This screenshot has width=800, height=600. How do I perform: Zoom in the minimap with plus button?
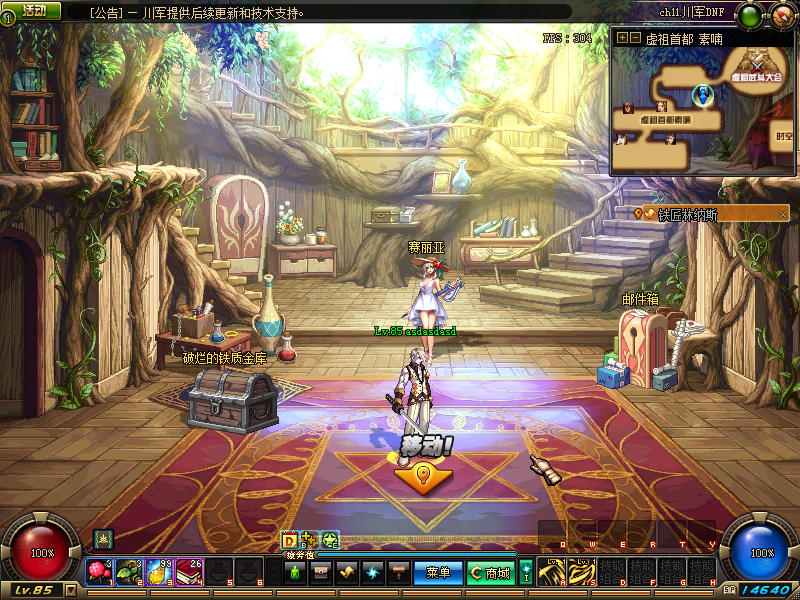(622, 37)
